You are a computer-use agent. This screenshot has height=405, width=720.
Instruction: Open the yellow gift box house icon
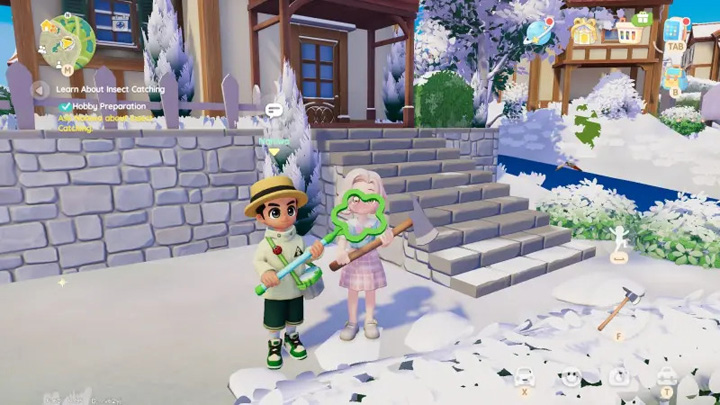click(x=583, y=32)
